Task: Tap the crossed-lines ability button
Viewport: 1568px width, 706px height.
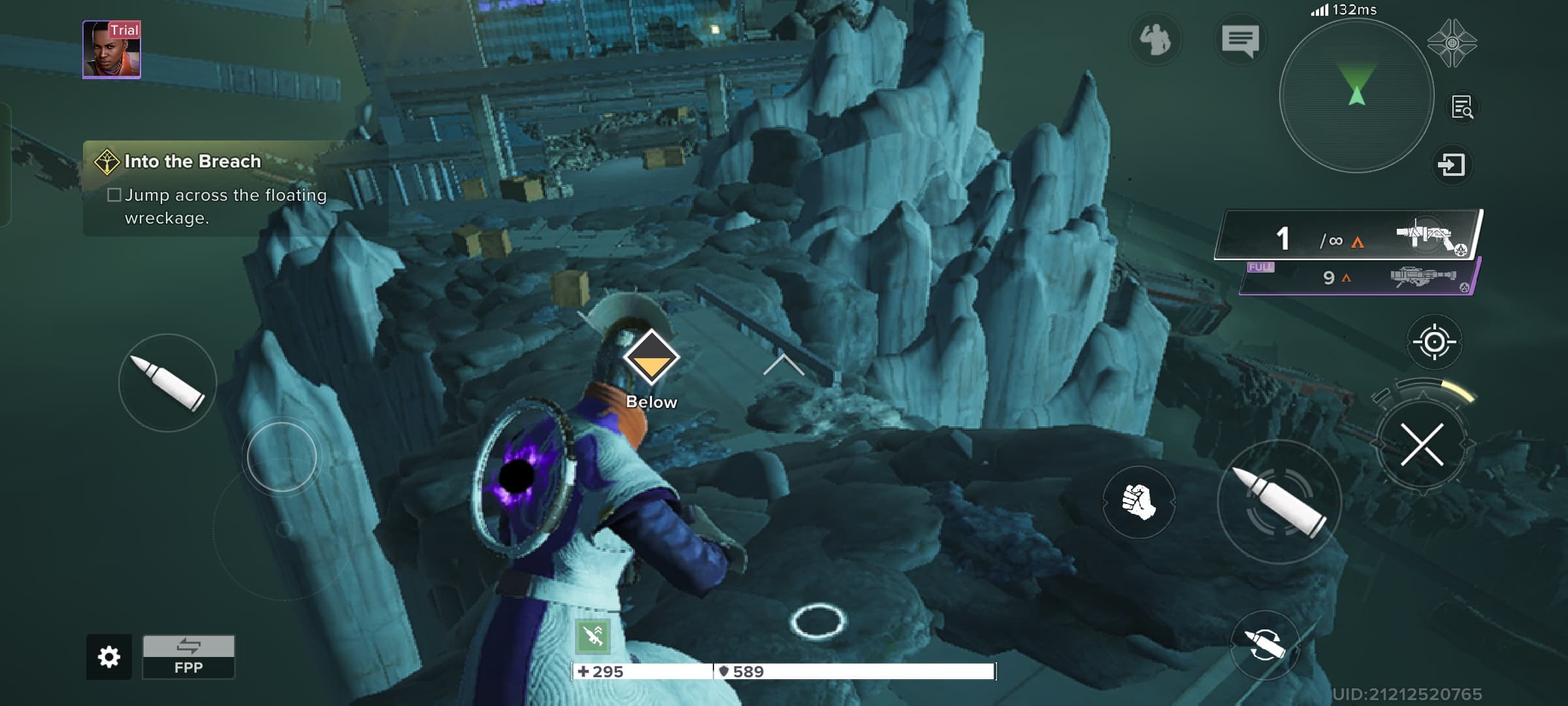Action: (1422, 445)
